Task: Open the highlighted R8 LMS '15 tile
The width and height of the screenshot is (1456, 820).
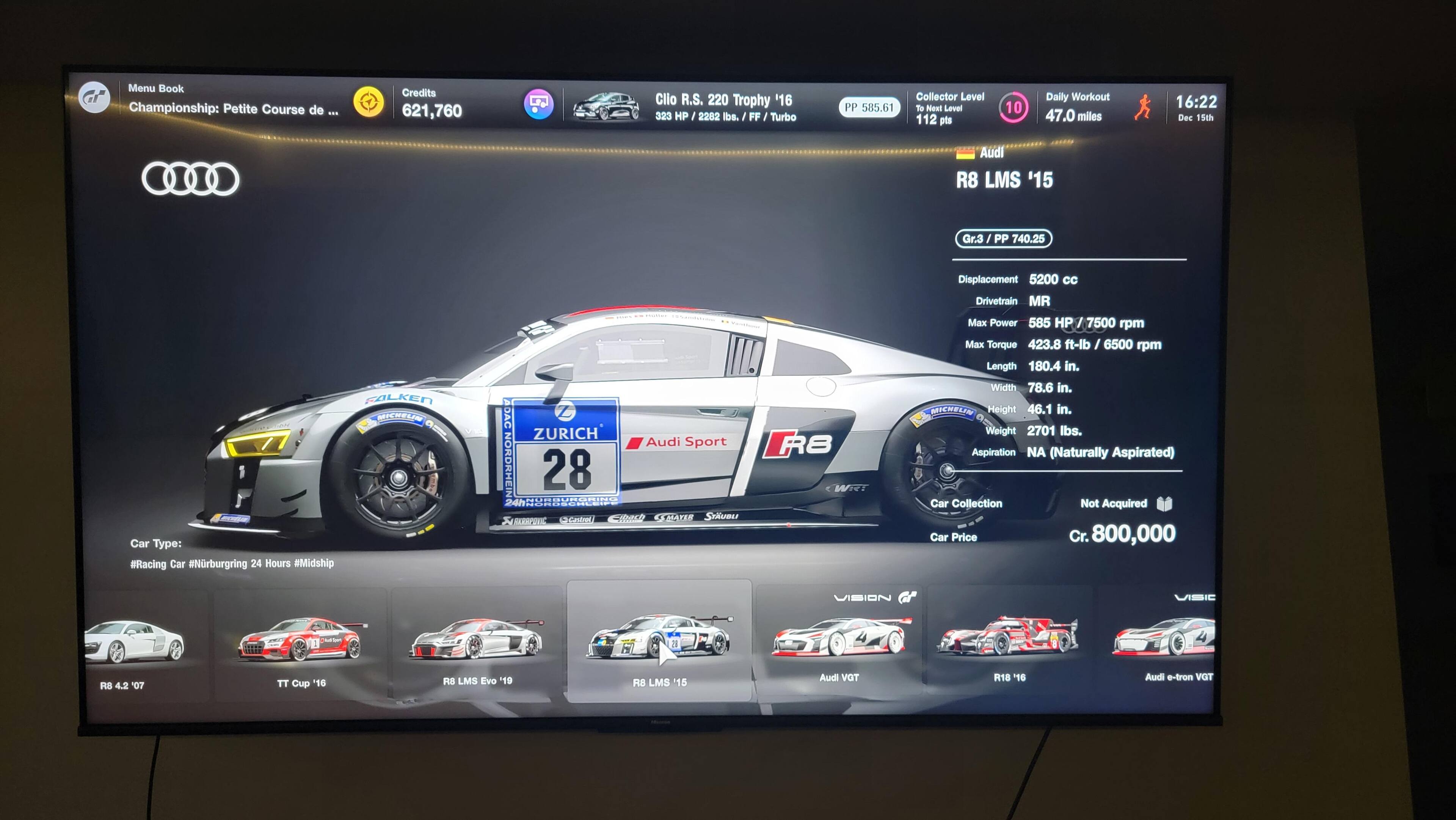Action: (x=659, y=642)
